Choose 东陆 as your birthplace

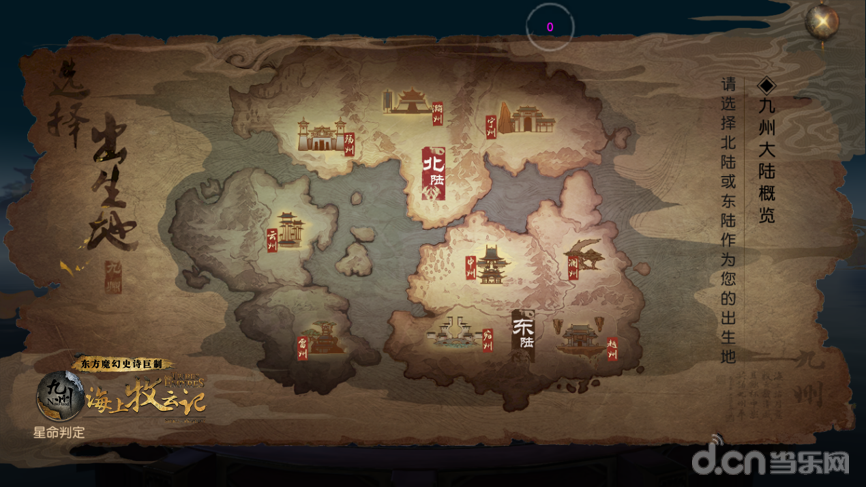tap(523, 335)
